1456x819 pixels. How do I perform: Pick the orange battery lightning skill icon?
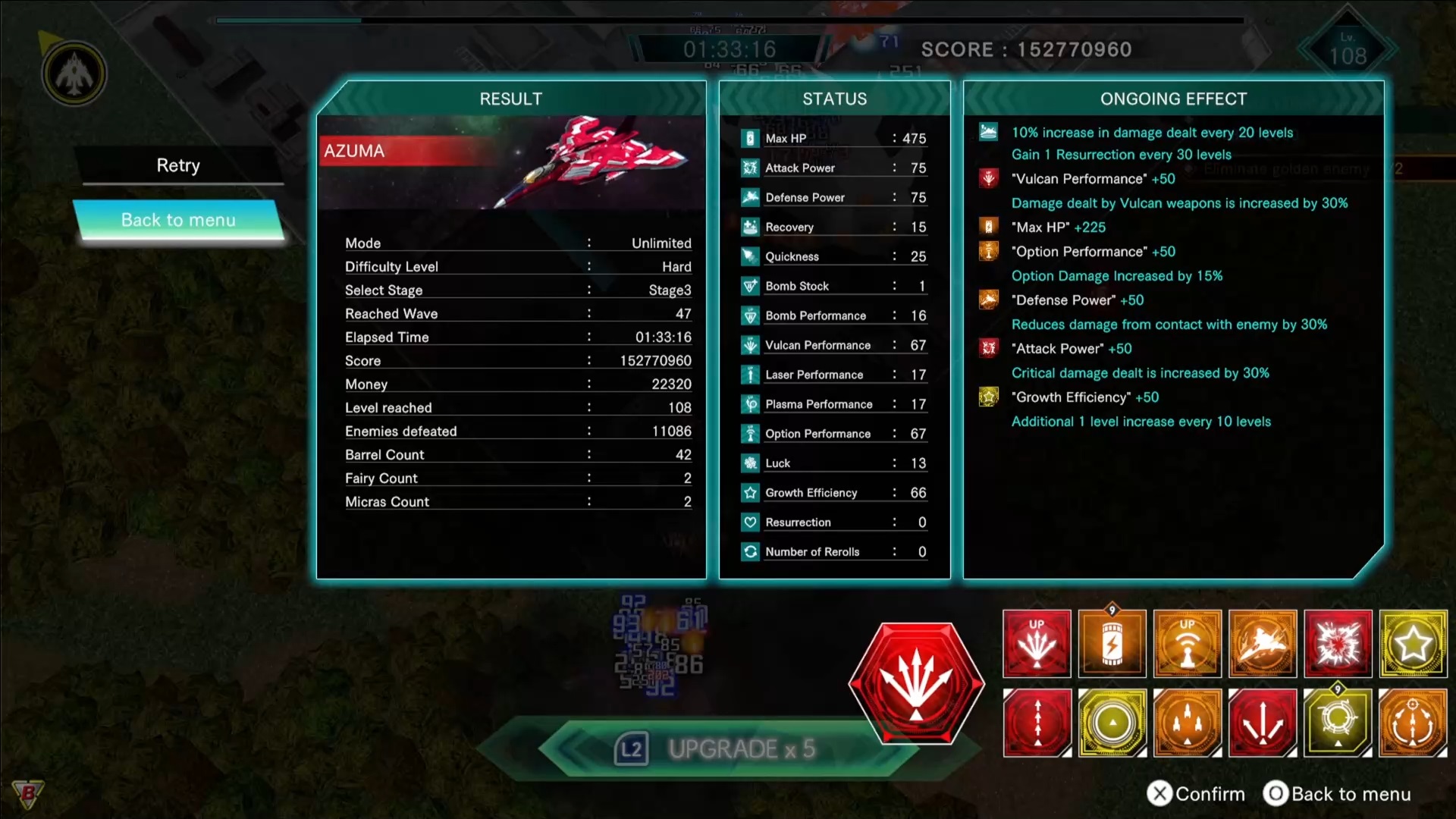(1112, 644)
